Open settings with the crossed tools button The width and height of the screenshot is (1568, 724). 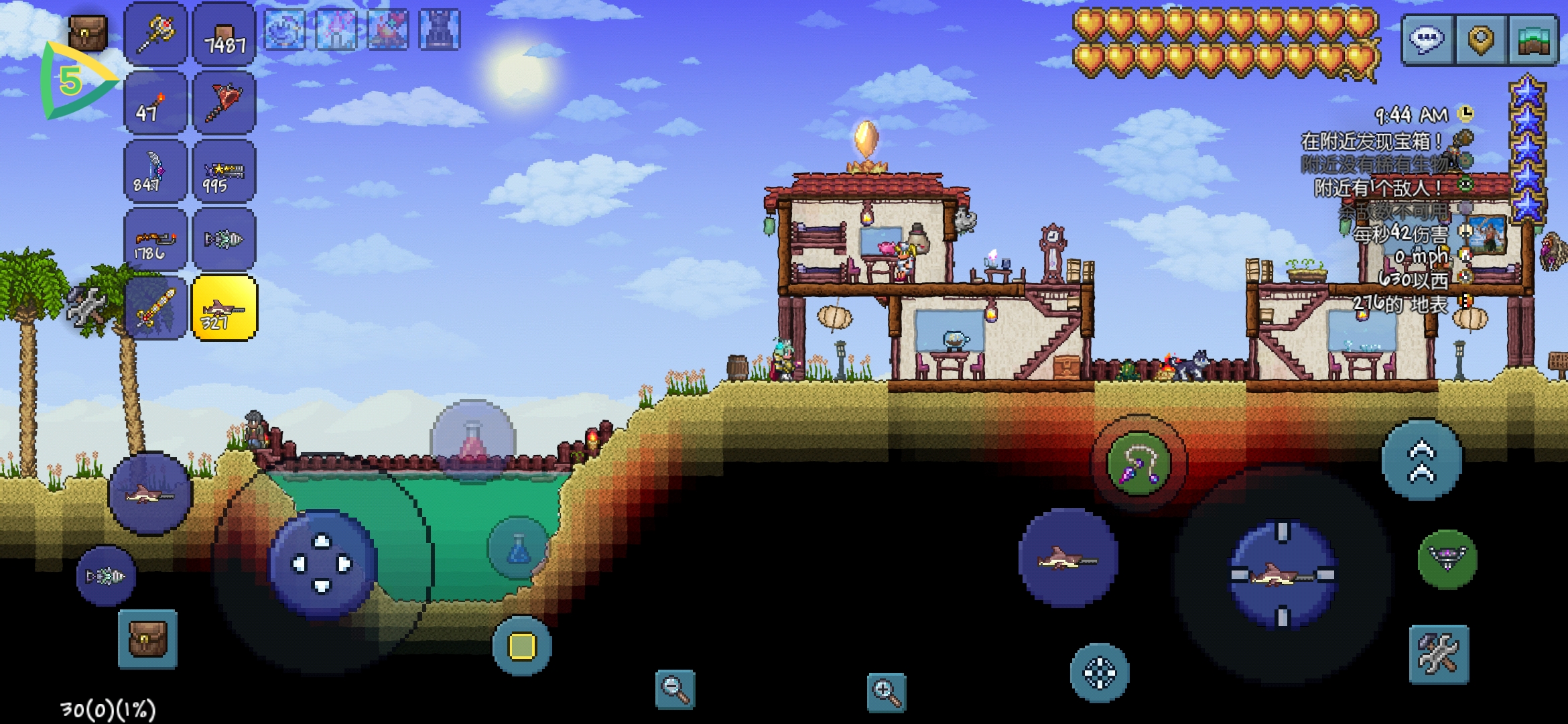1439,654
